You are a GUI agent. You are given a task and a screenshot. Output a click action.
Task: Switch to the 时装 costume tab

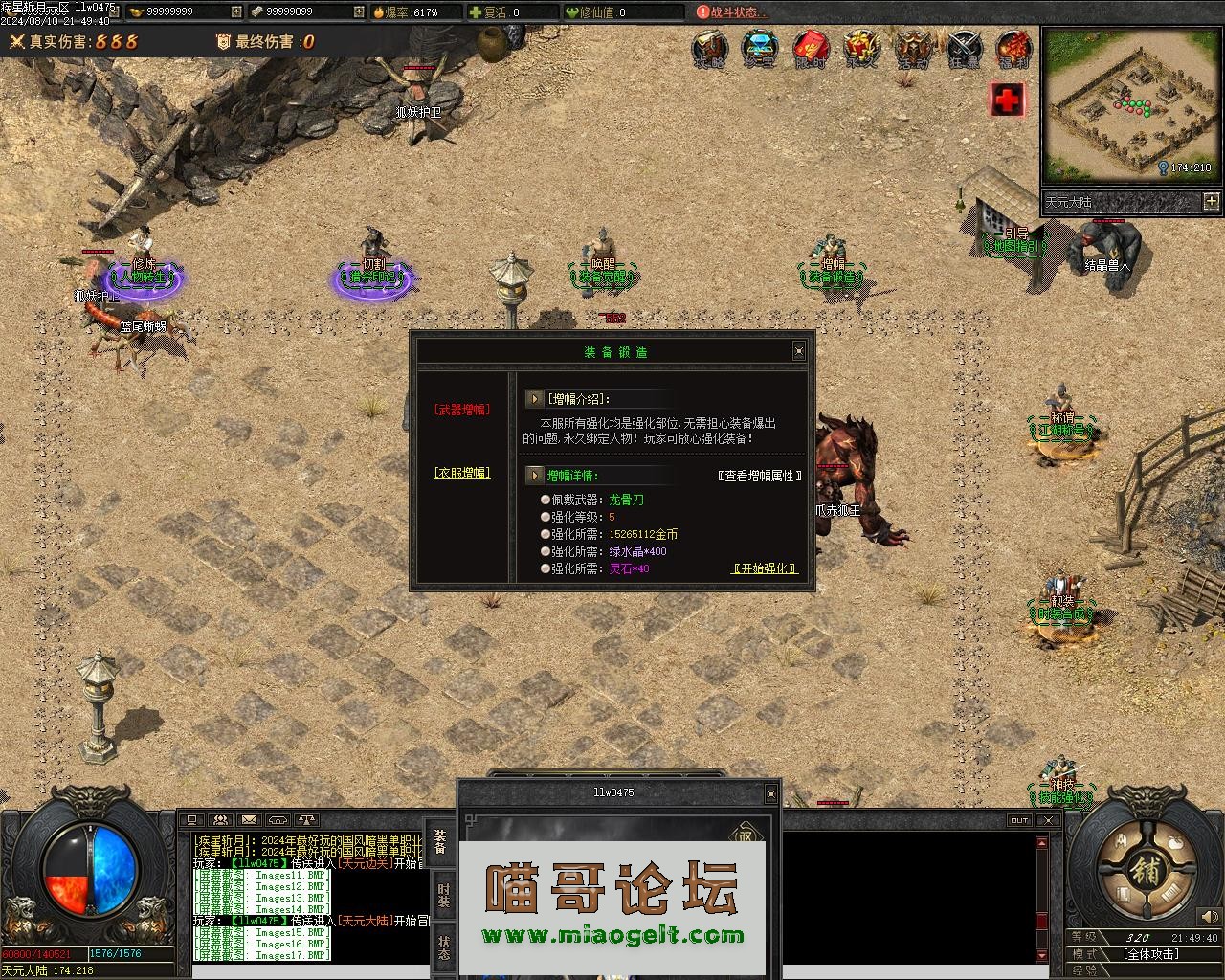coord(443,896)
